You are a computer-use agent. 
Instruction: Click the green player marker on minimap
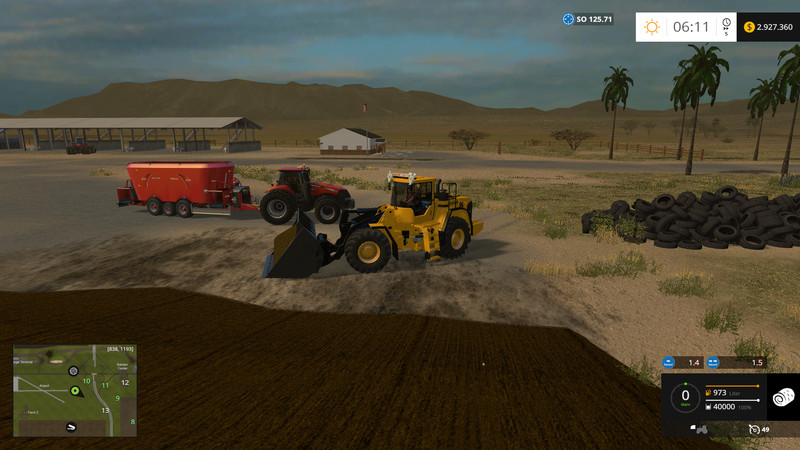pyautogui.click(x=75, y=390)
